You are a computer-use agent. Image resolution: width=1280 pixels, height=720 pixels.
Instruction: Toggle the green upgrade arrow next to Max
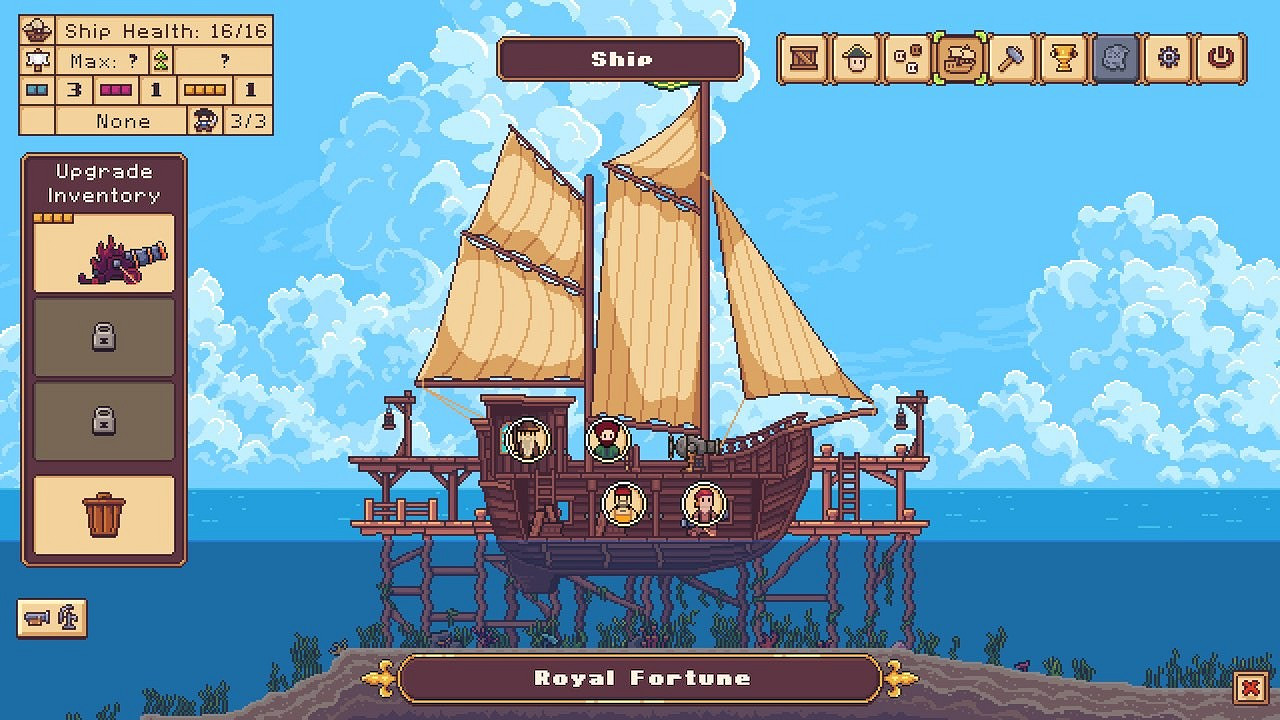(x=161, y=58)
